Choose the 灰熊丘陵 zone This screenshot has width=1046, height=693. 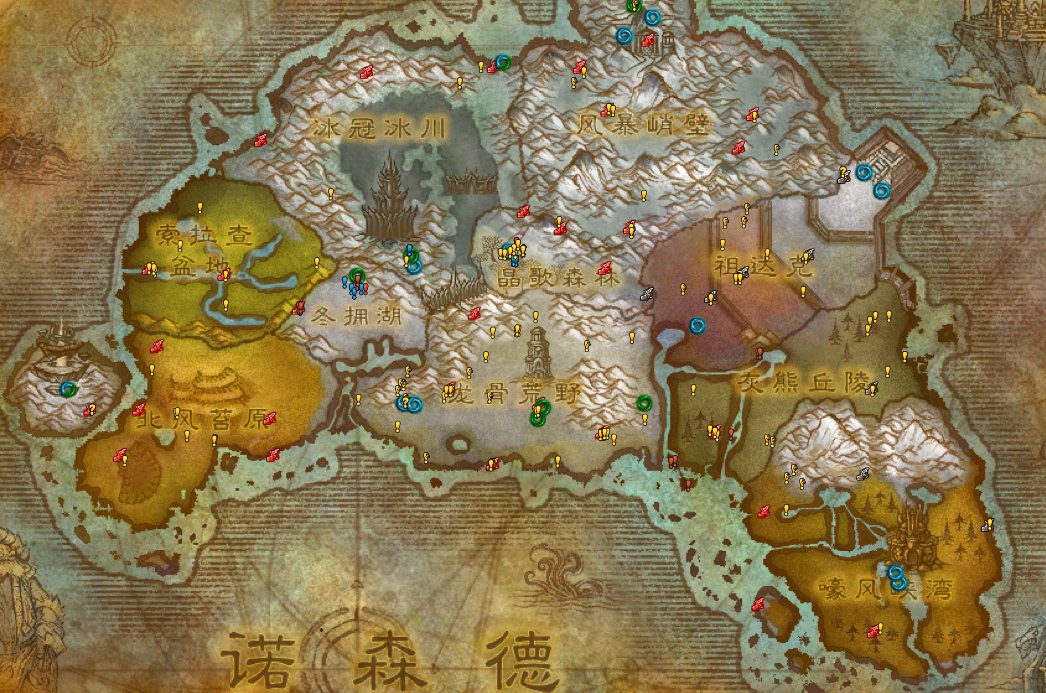click(x=797, y=381)
